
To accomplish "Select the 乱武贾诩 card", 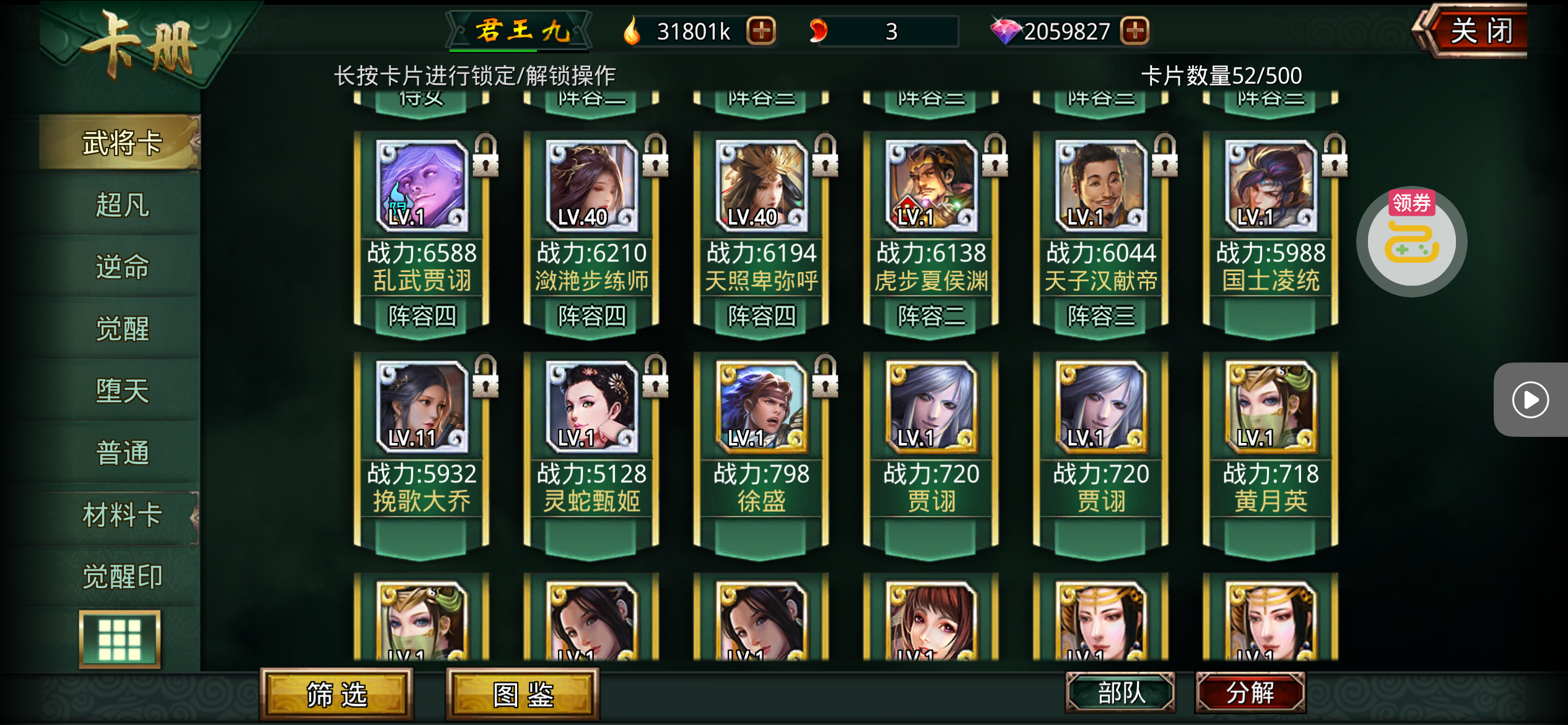I will tap(422, 229).
